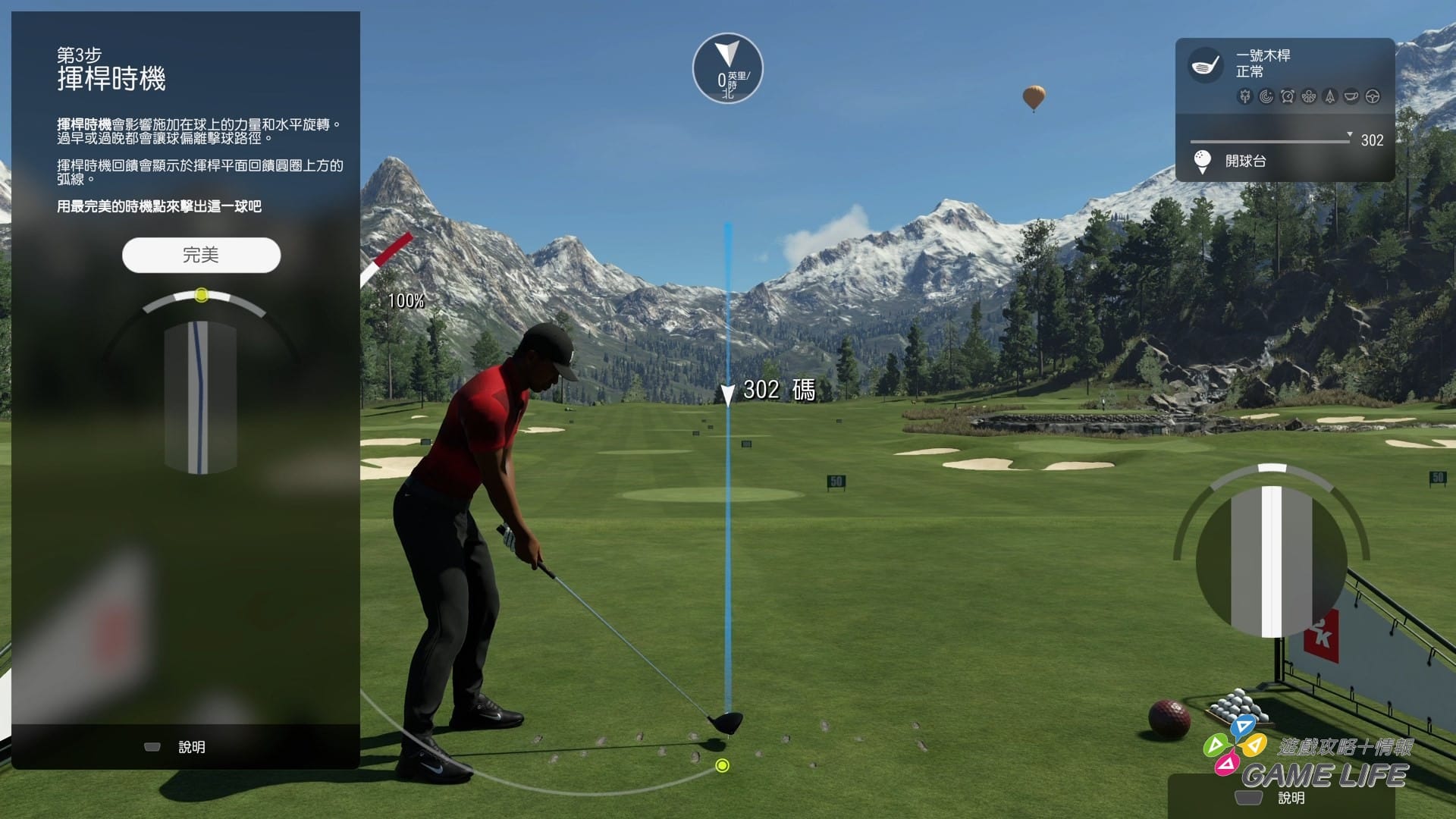Click the 302 碼 aim distance marker
Image resolution: width=1456 pixels, height=819 pixels.
pyautogui.click(x=778, y=391)
